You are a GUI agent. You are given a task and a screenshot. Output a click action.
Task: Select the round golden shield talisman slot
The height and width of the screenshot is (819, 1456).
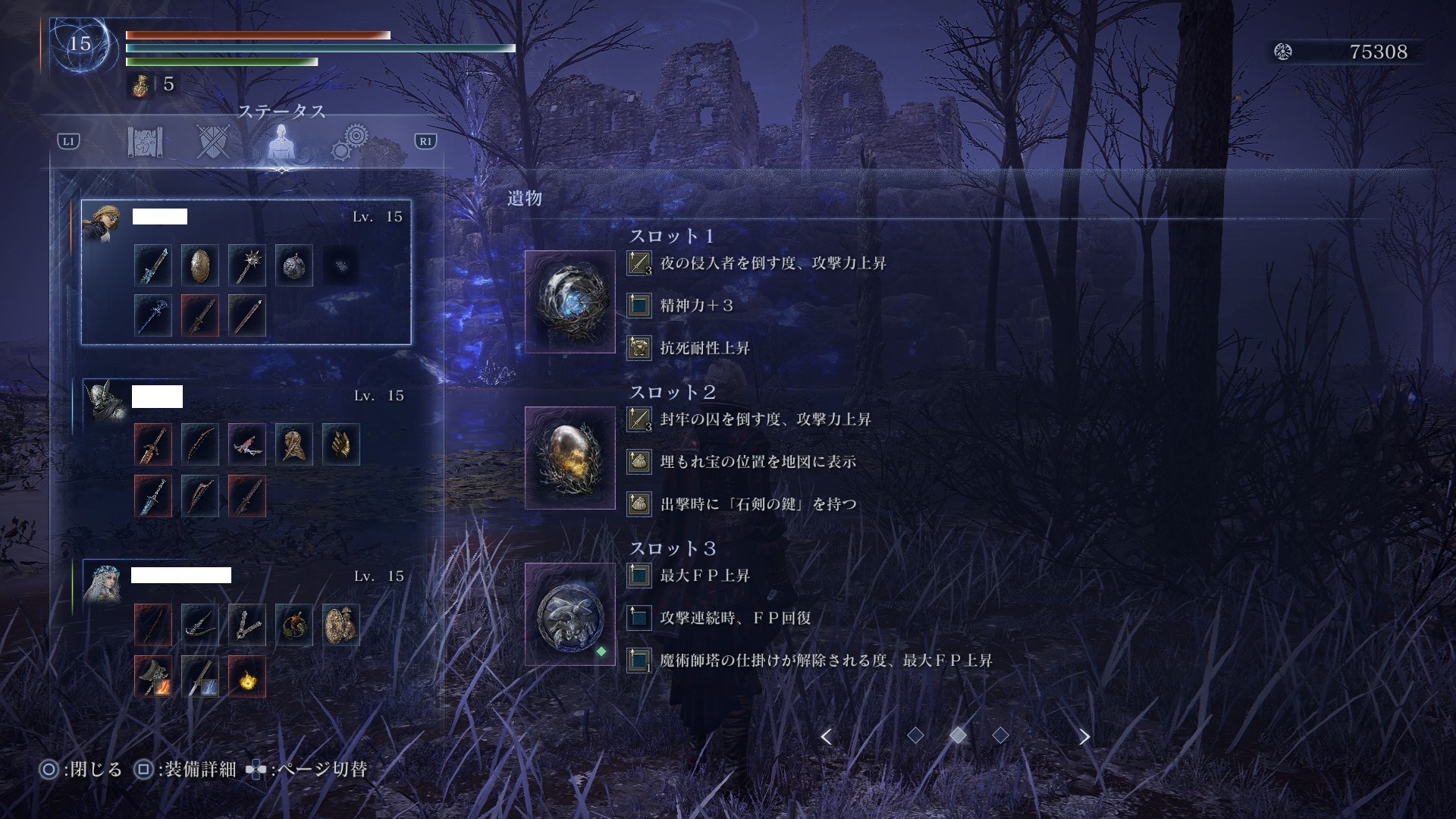pyautogui.click(x=341, y=625)
